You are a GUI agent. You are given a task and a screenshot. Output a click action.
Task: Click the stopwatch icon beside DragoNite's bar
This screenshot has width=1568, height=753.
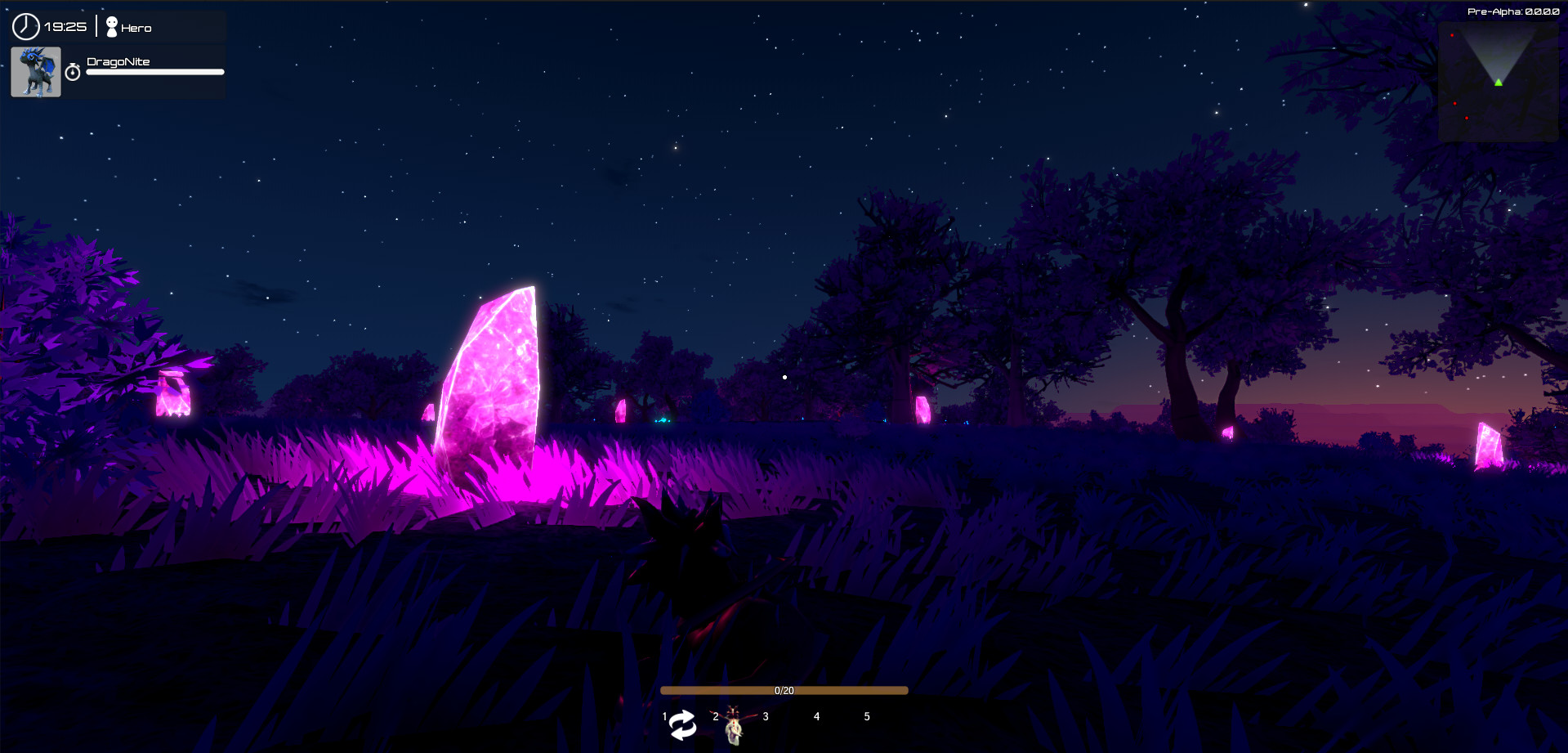[x=74, y=71]
